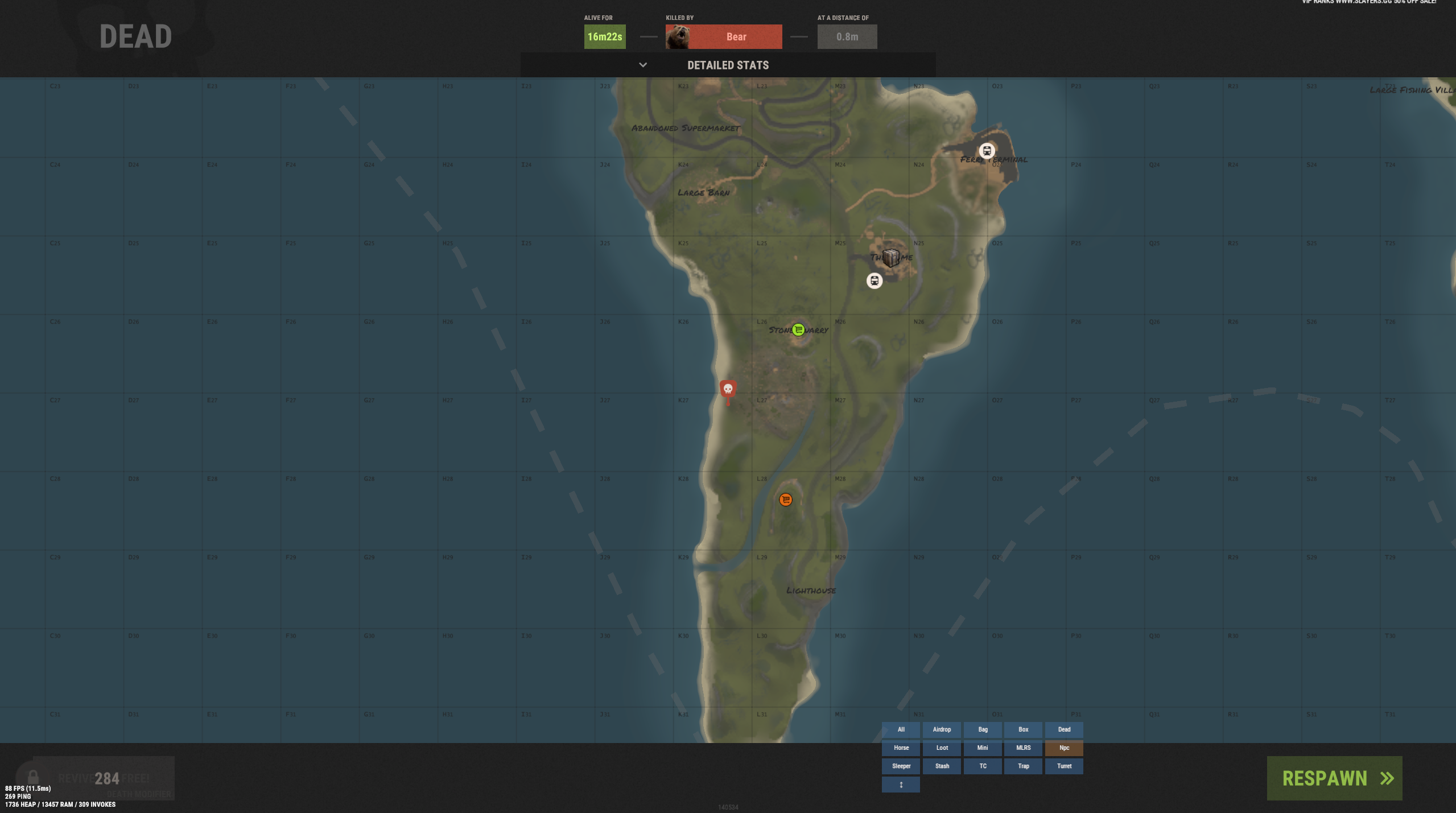Select the red skull death marker on the map
1456x813 pixels.
[x=728, y=389]
